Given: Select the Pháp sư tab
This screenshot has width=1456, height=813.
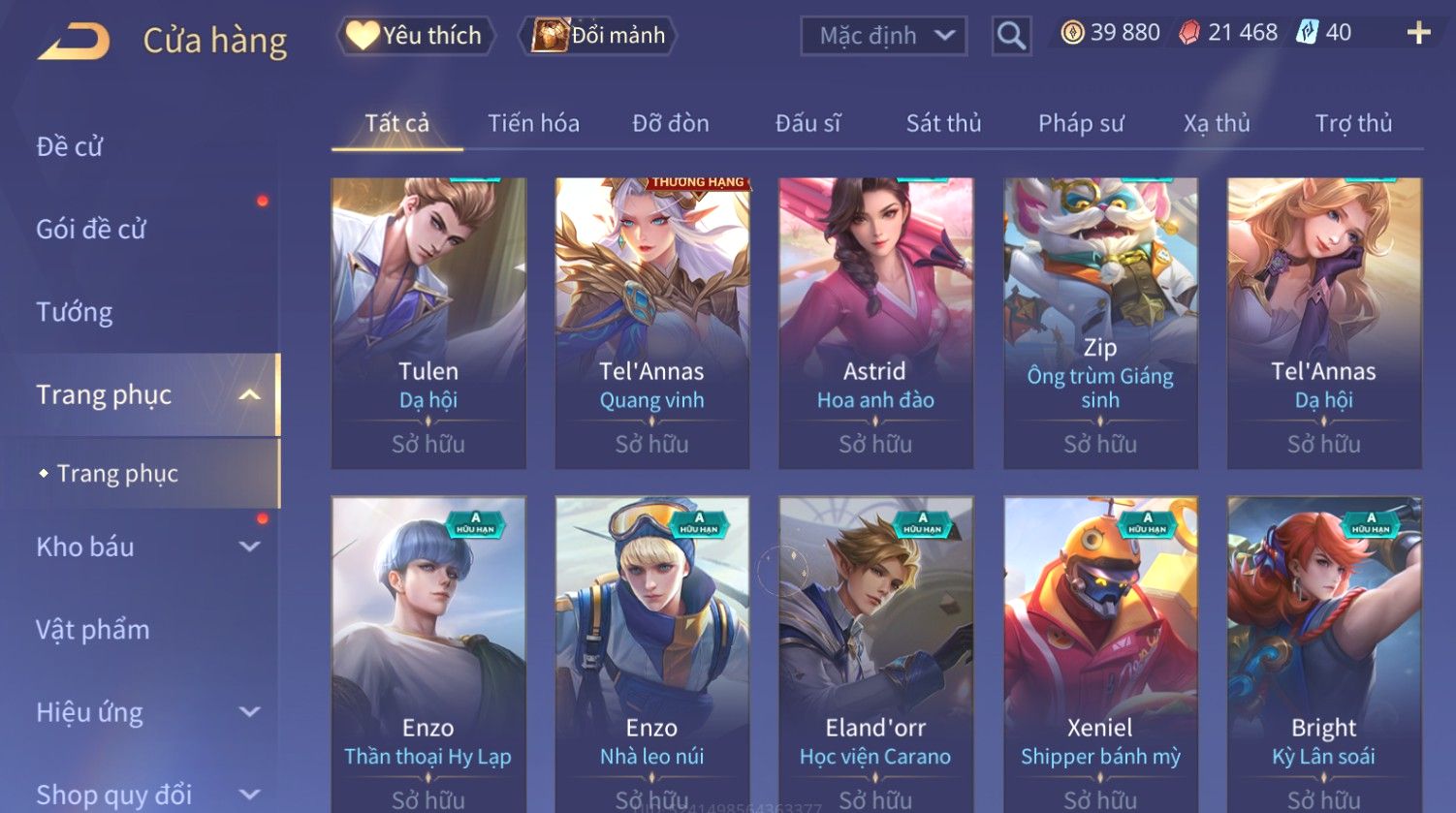Looking at the screenshot, I should tap(1081, 123).
